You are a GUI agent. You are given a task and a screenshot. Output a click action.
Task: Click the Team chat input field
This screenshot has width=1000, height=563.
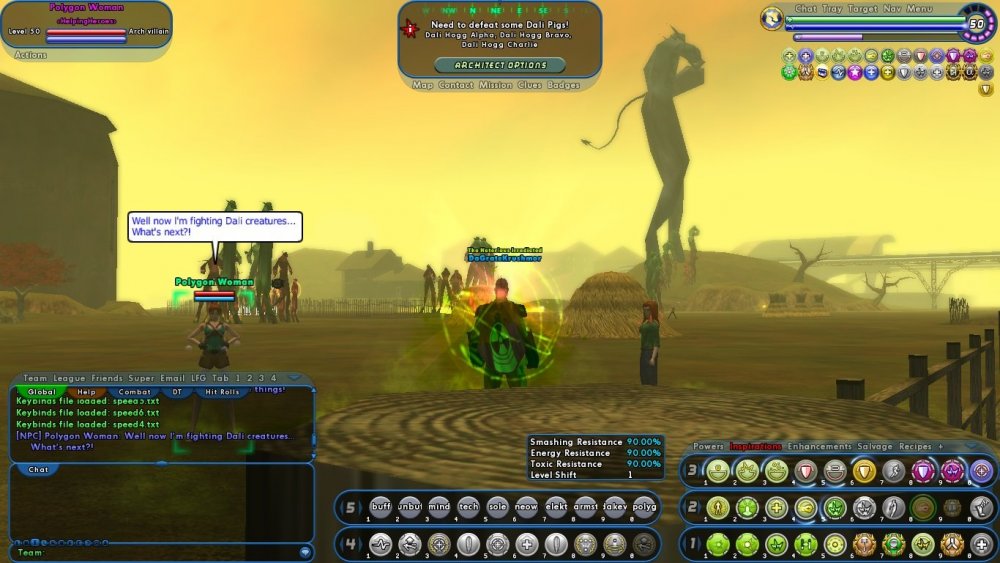pos(160,552)
